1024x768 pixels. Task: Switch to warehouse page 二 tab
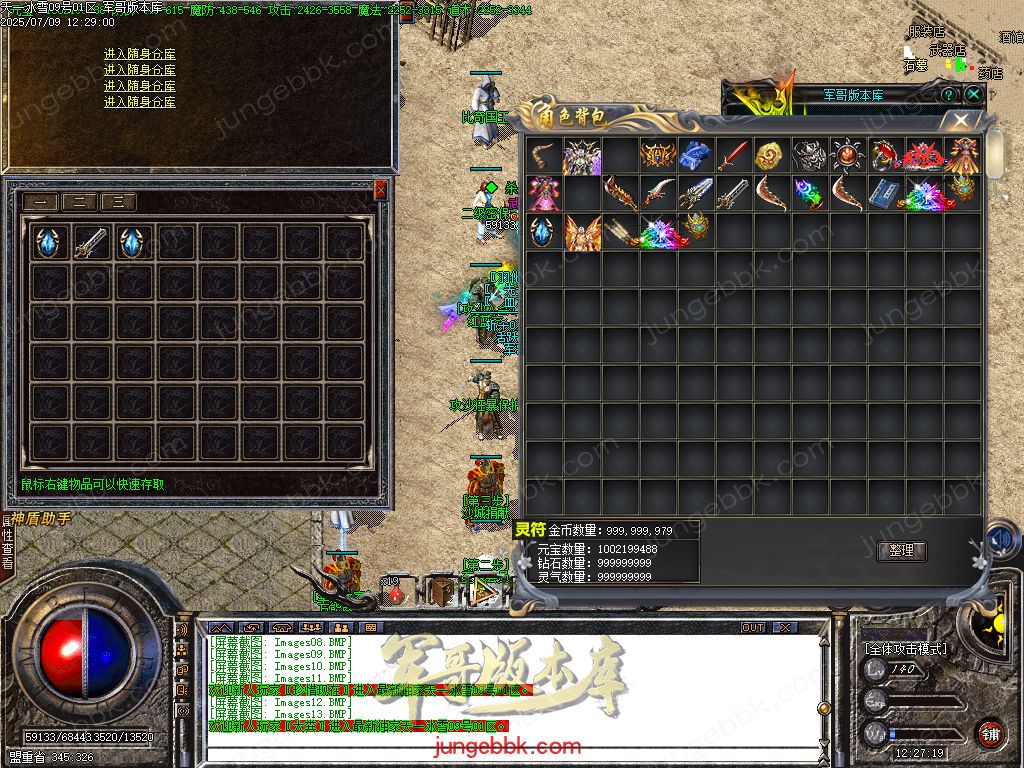coord(80,201)
